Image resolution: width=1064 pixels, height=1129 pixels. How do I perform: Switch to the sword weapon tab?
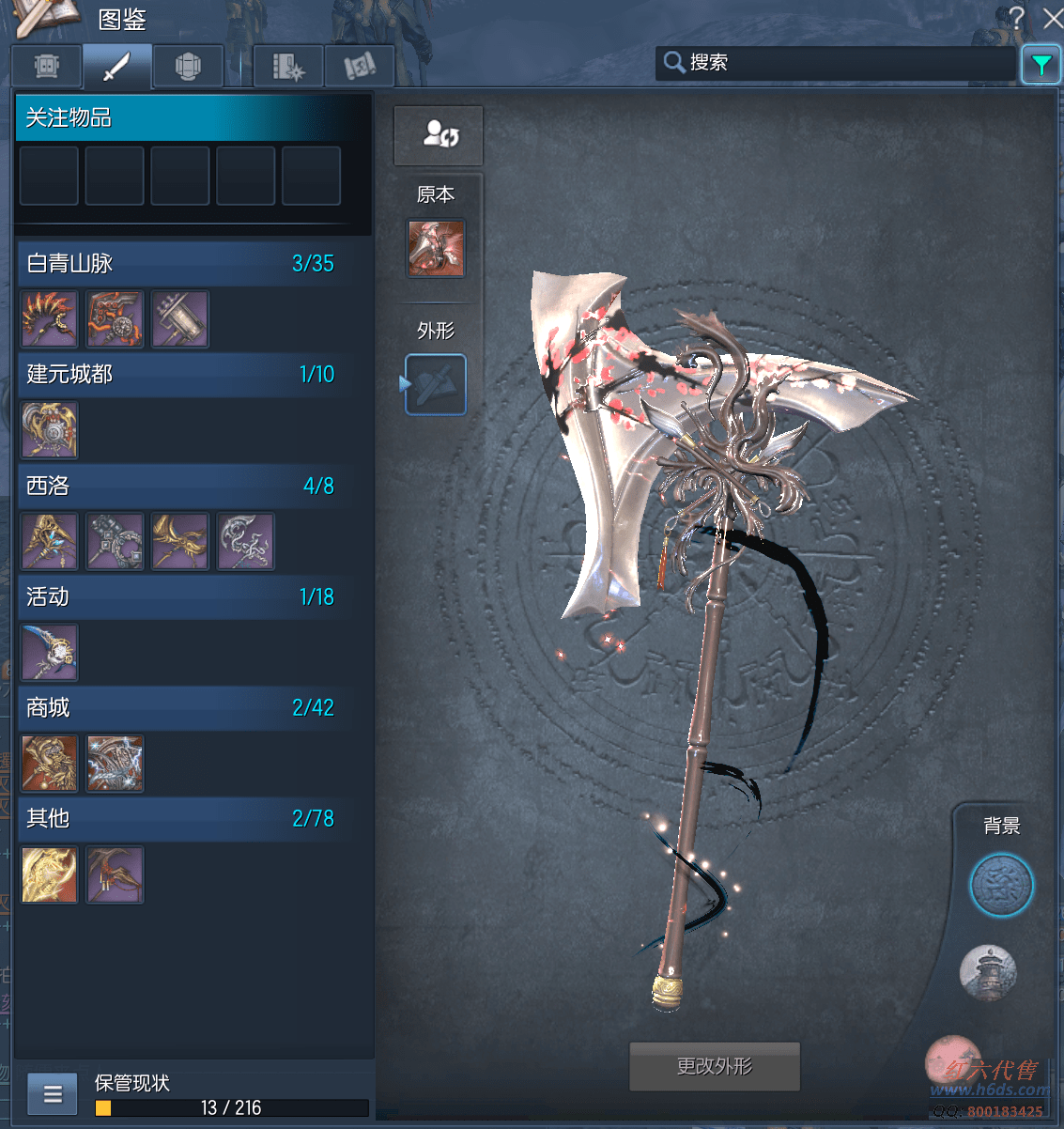(x=116, y=67)
